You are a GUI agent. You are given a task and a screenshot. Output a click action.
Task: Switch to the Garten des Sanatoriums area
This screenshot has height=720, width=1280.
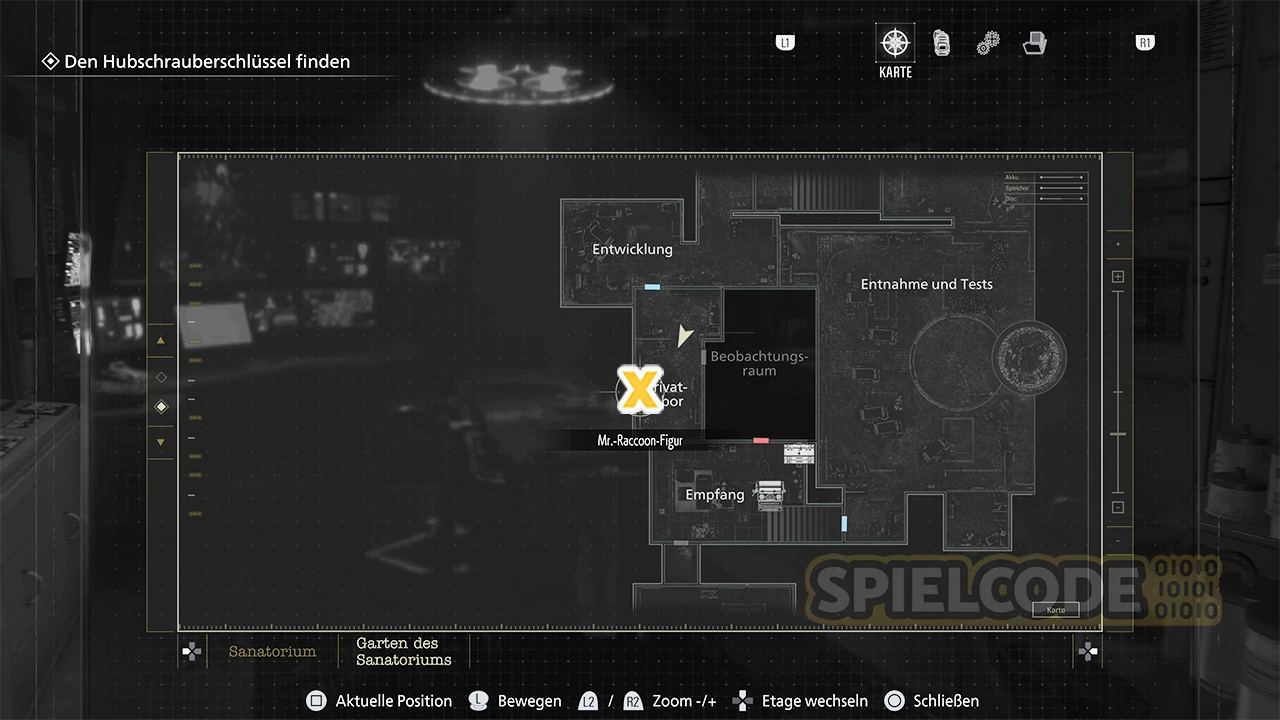(x=404, y=651)
